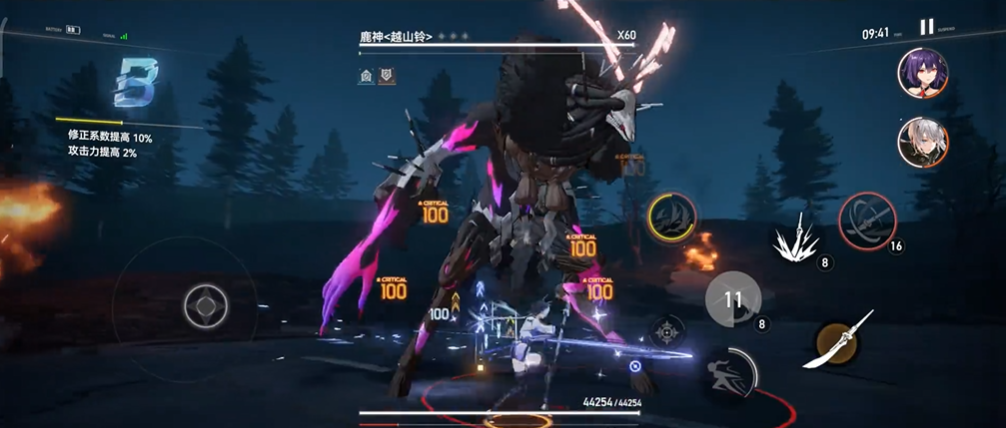Trigger the red-ringed skill showing 16
The image size is (1006, 428).
(x=866, y=220)
